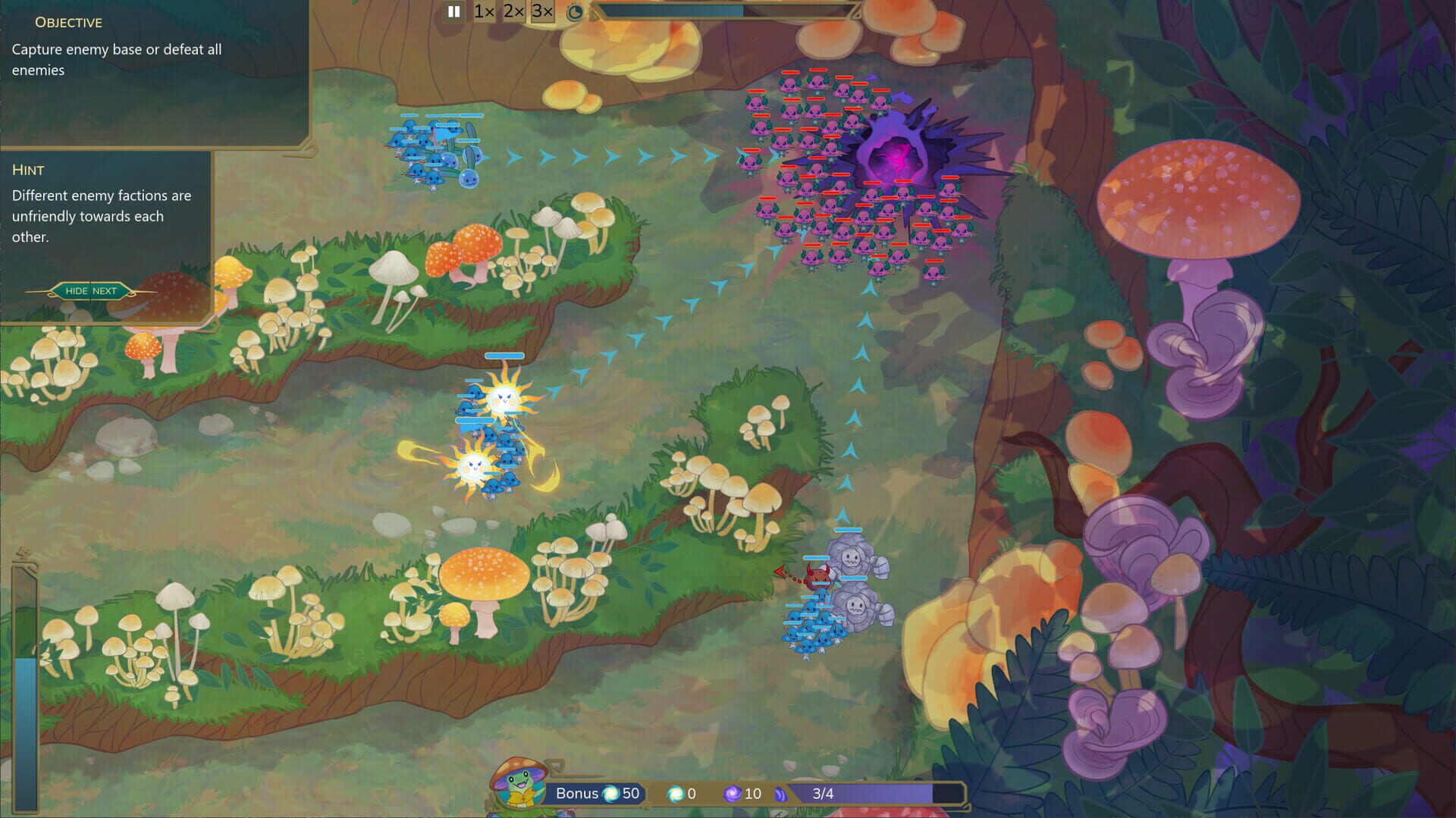Image resolution: width=1456 pixels, height=818 pixels.
Task: Open the Objective panel header
Action: click(x=67, y=22)
